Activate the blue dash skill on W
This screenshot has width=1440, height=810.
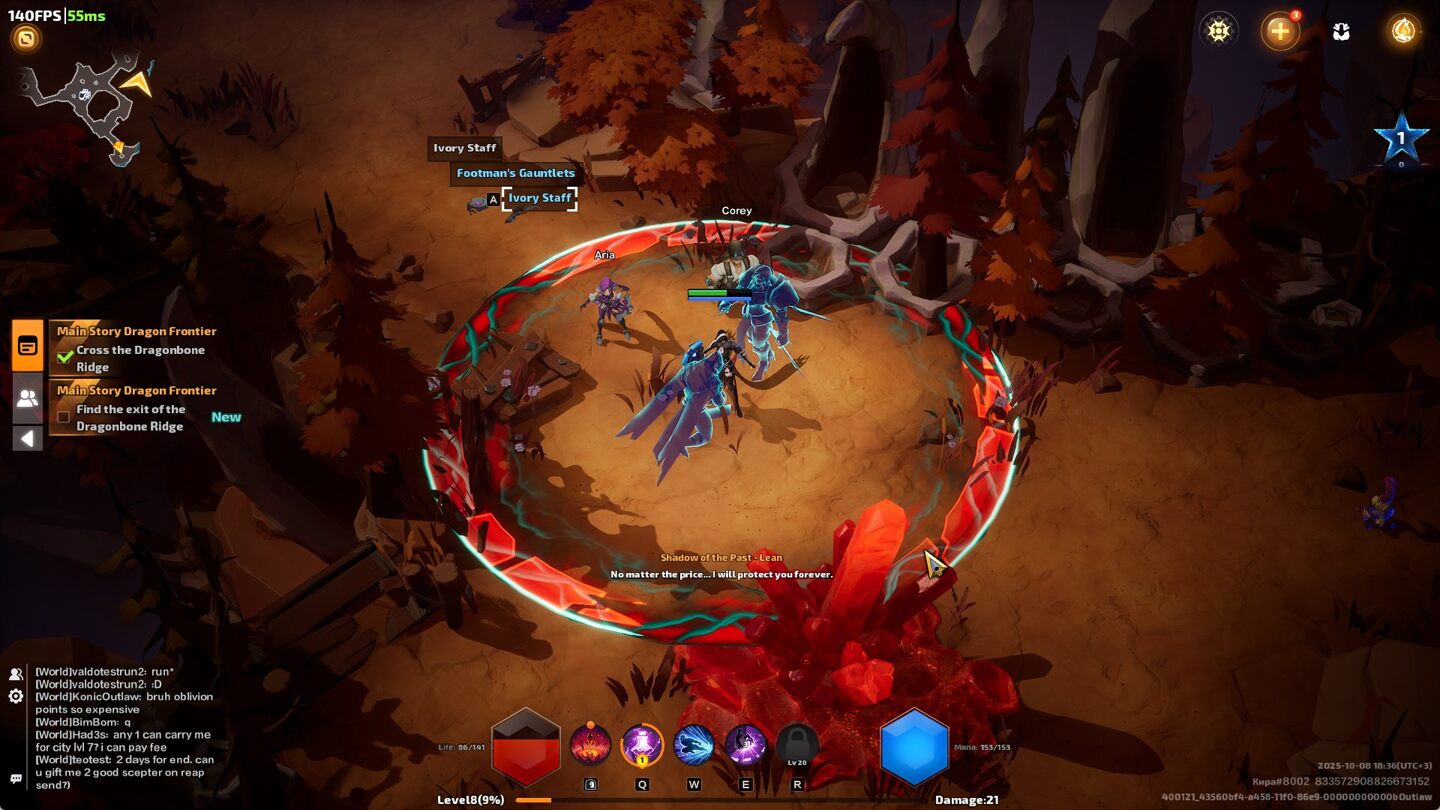[694, 745]
